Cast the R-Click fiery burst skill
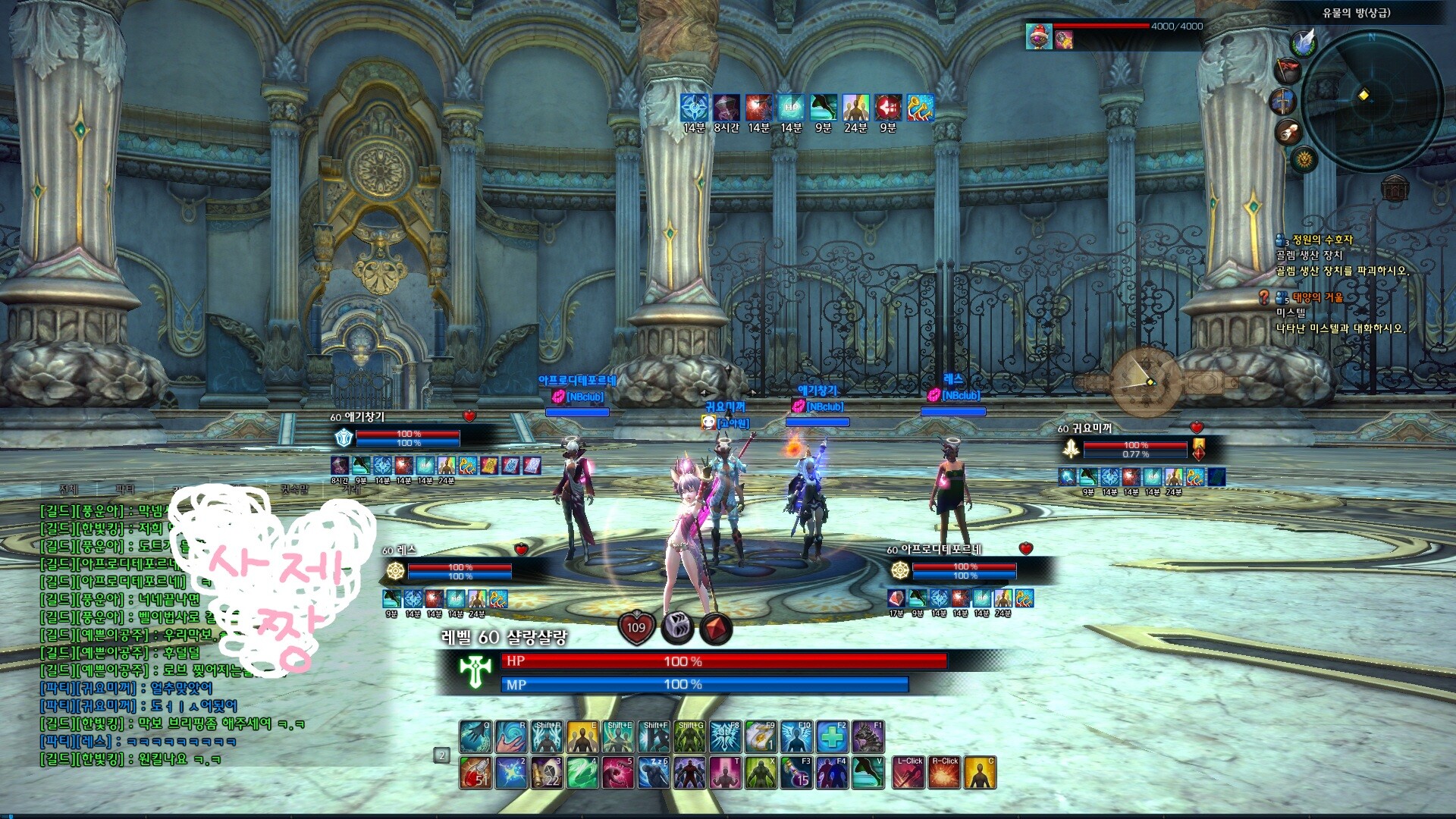 pos(944,773)
